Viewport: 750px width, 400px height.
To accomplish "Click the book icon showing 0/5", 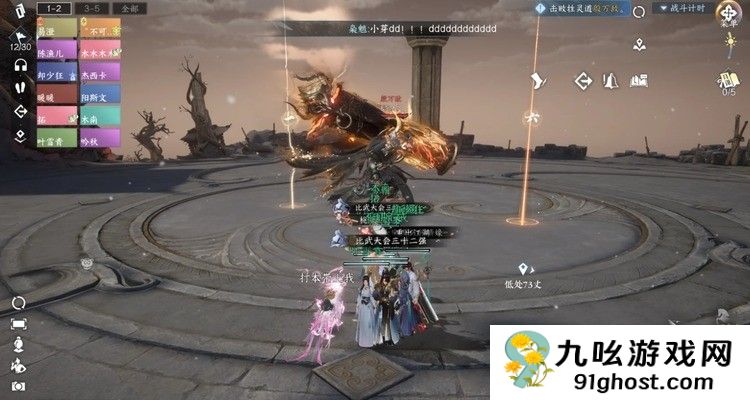I will (x=727, y=82).
